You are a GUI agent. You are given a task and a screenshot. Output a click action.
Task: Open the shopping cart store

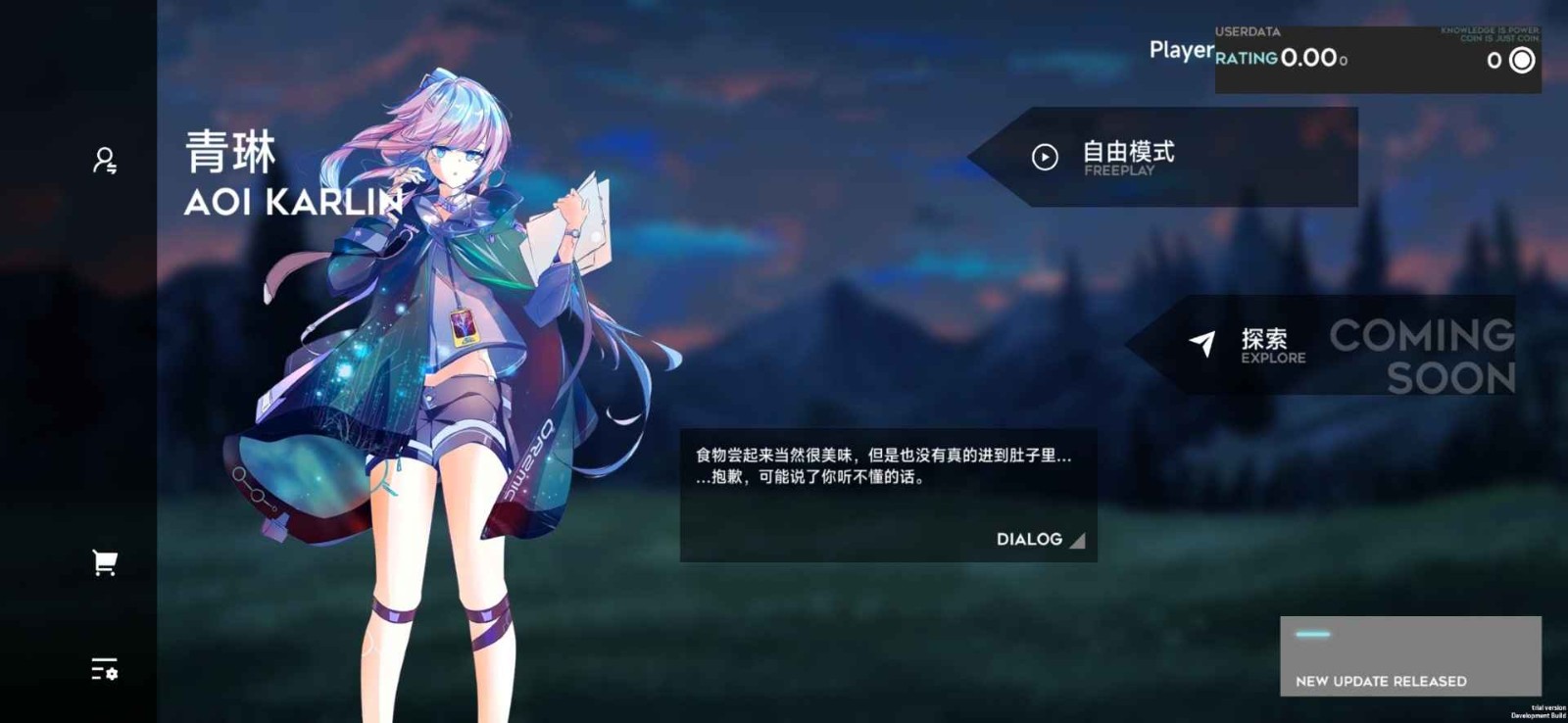103,559
